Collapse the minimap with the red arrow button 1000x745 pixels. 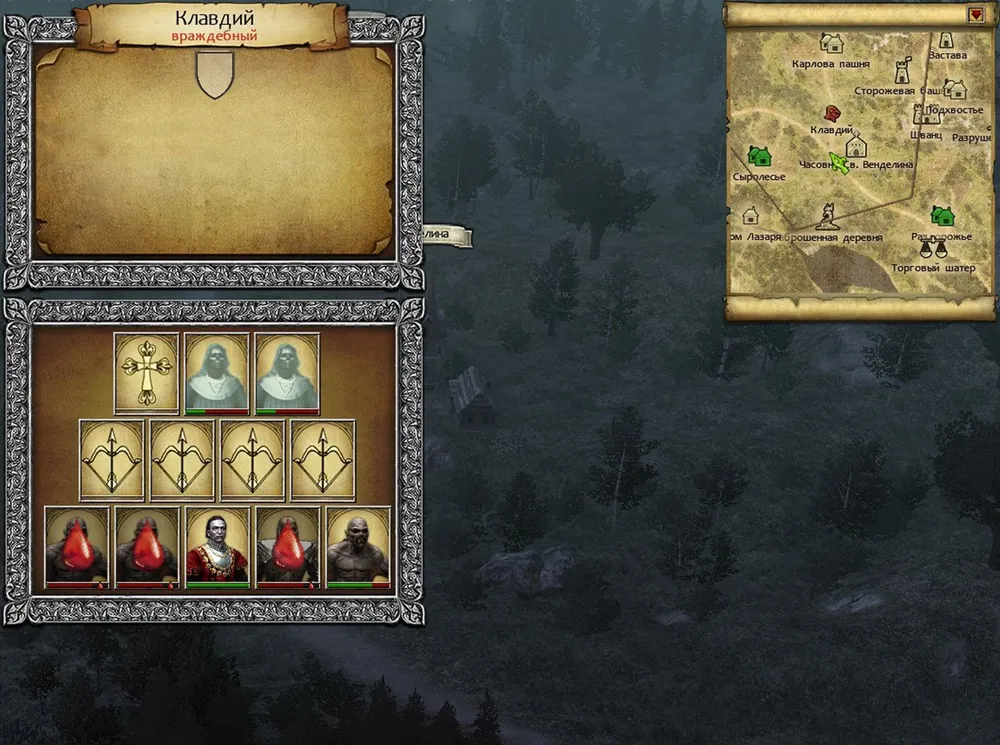976,15
